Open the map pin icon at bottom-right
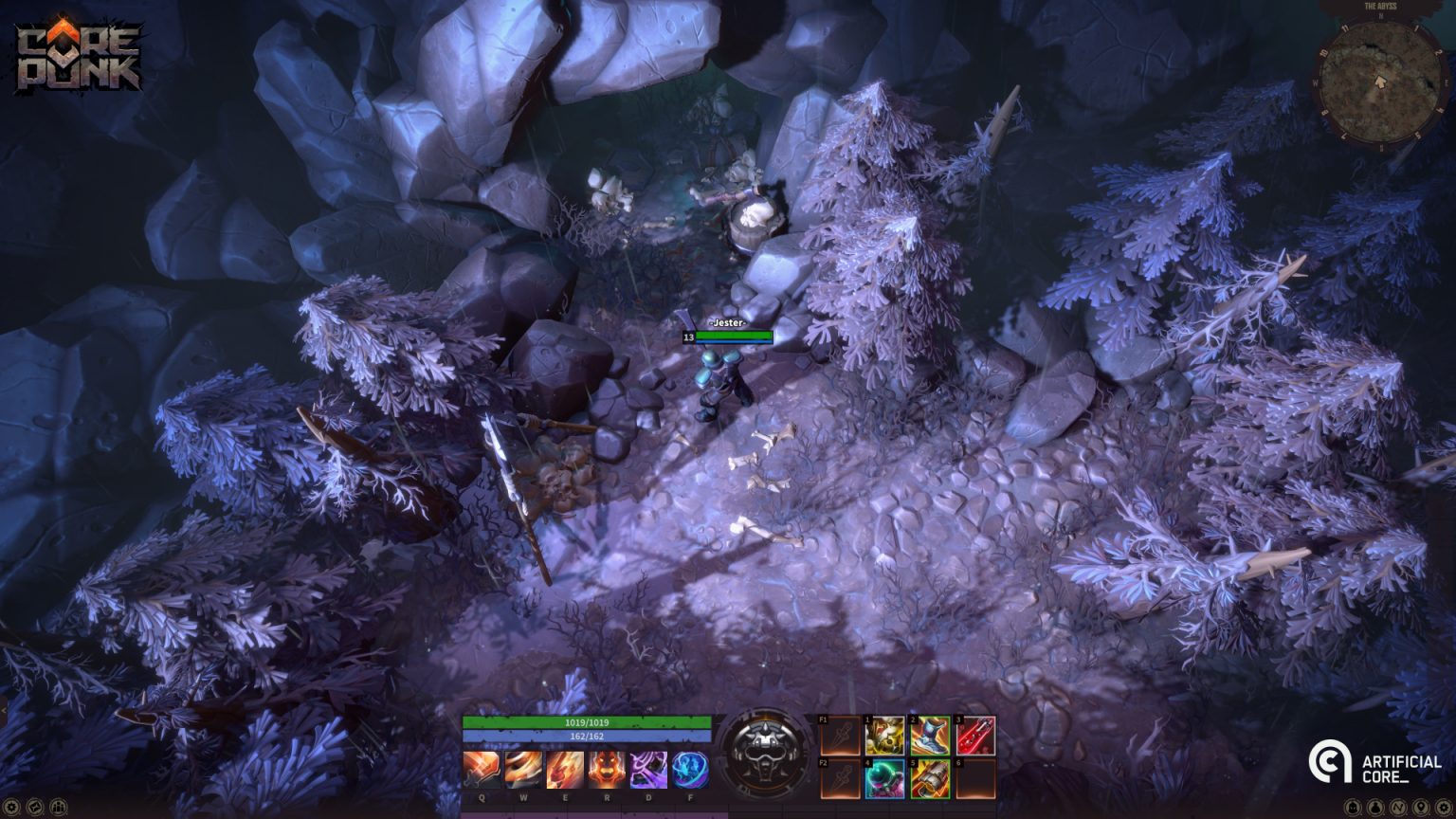 (x=1421, y=806)
